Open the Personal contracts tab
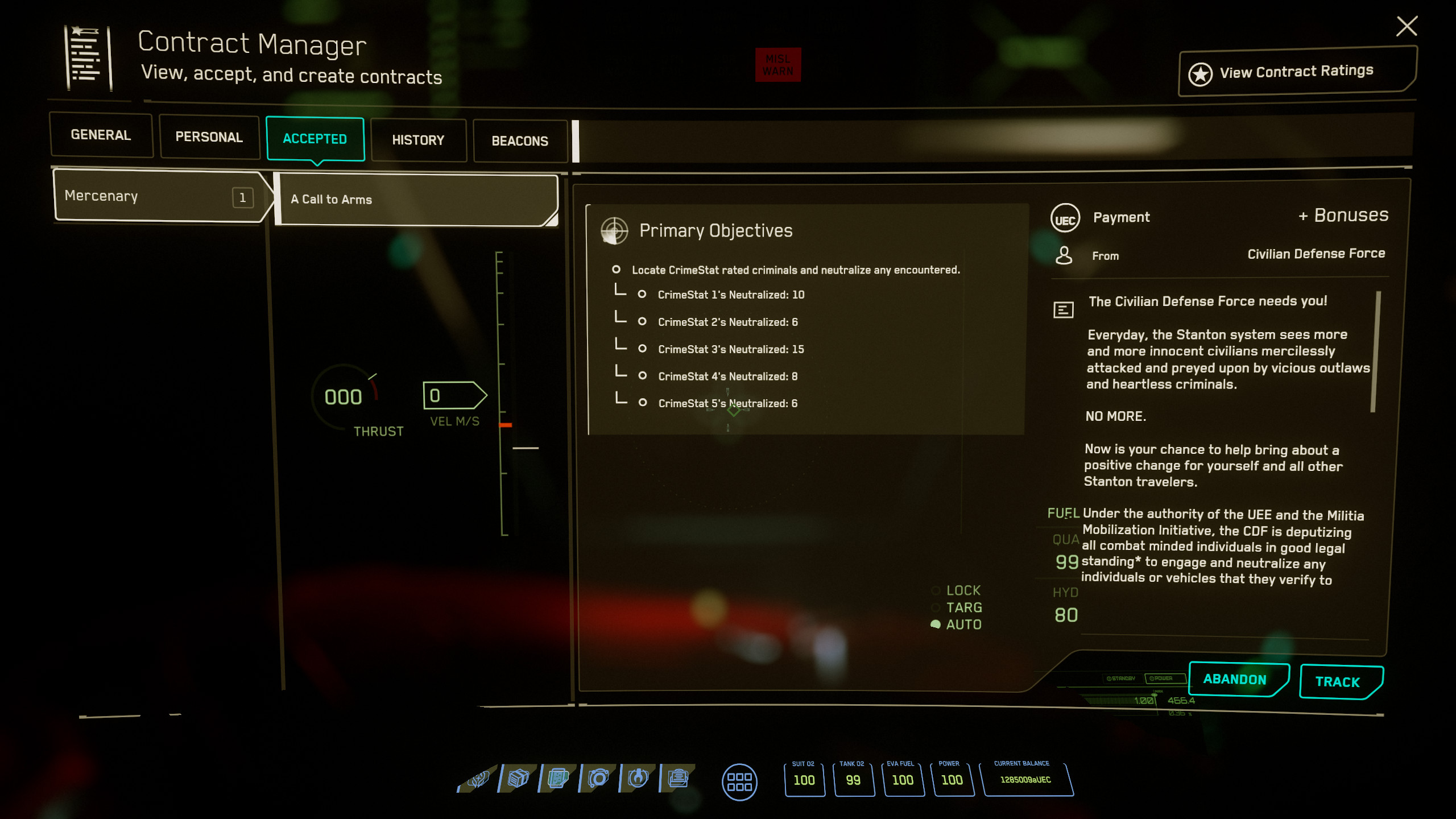The height and width of the screenshot is (819, 1456). click(x=209, y=137)
